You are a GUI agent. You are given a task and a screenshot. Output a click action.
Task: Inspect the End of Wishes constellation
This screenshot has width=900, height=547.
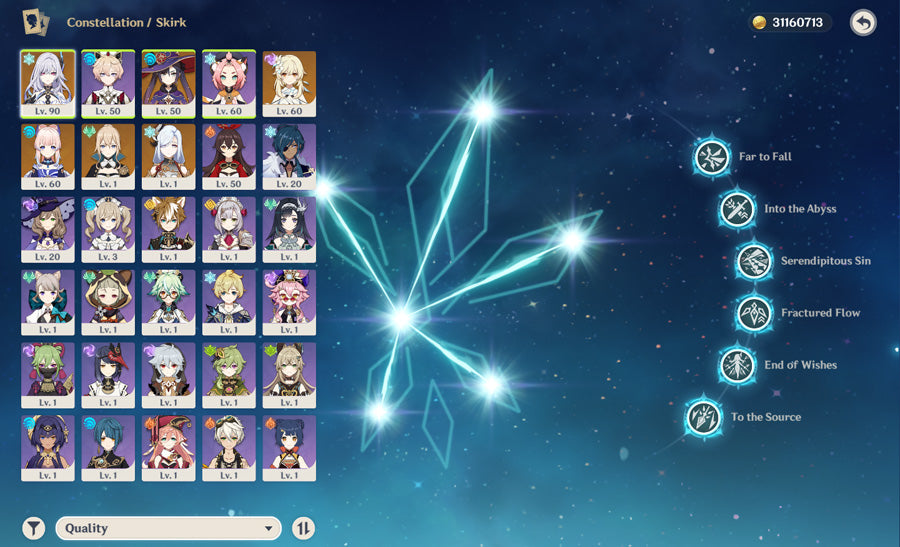coord(736,365)
